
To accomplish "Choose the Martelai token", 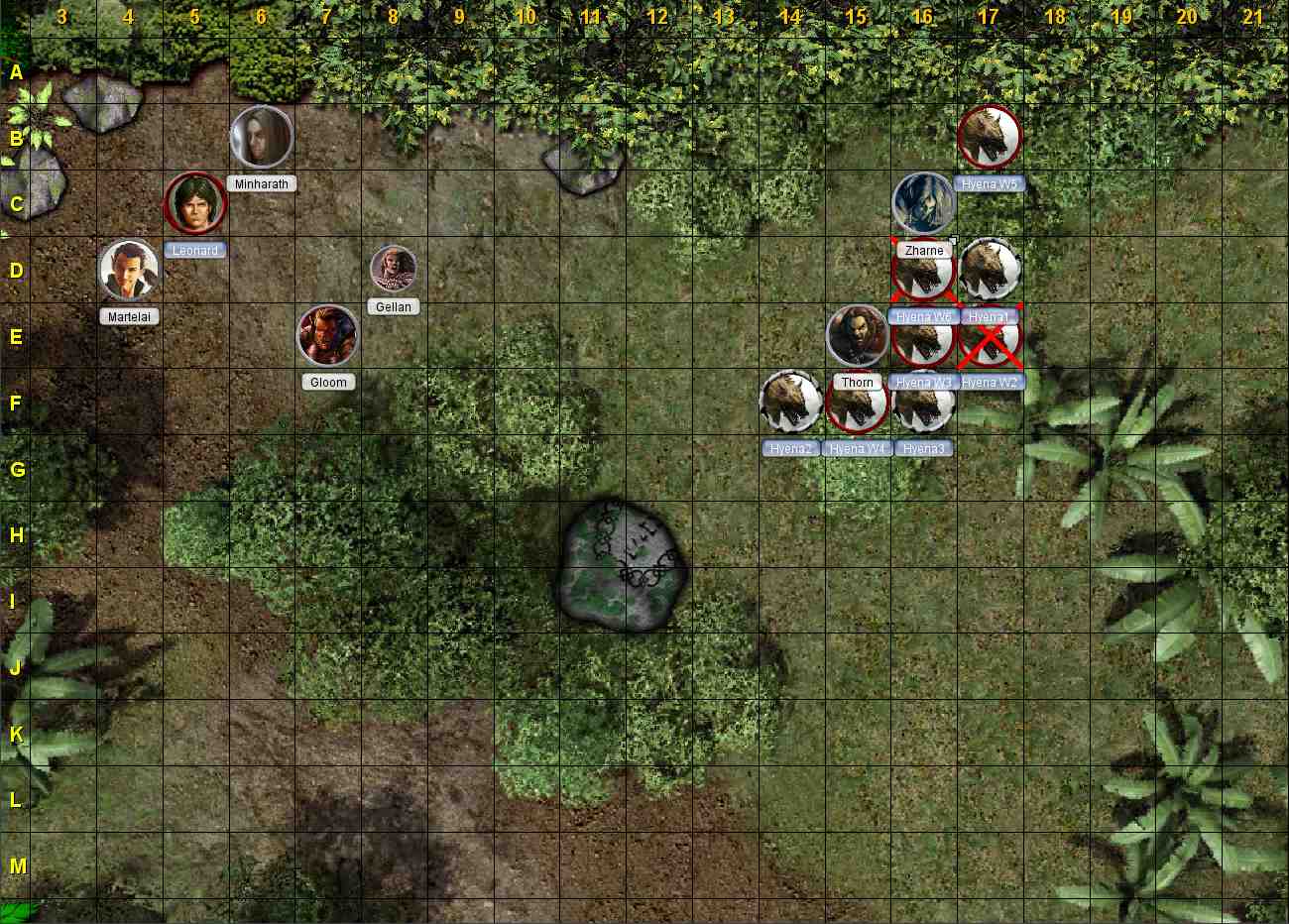I will (129, 270).
